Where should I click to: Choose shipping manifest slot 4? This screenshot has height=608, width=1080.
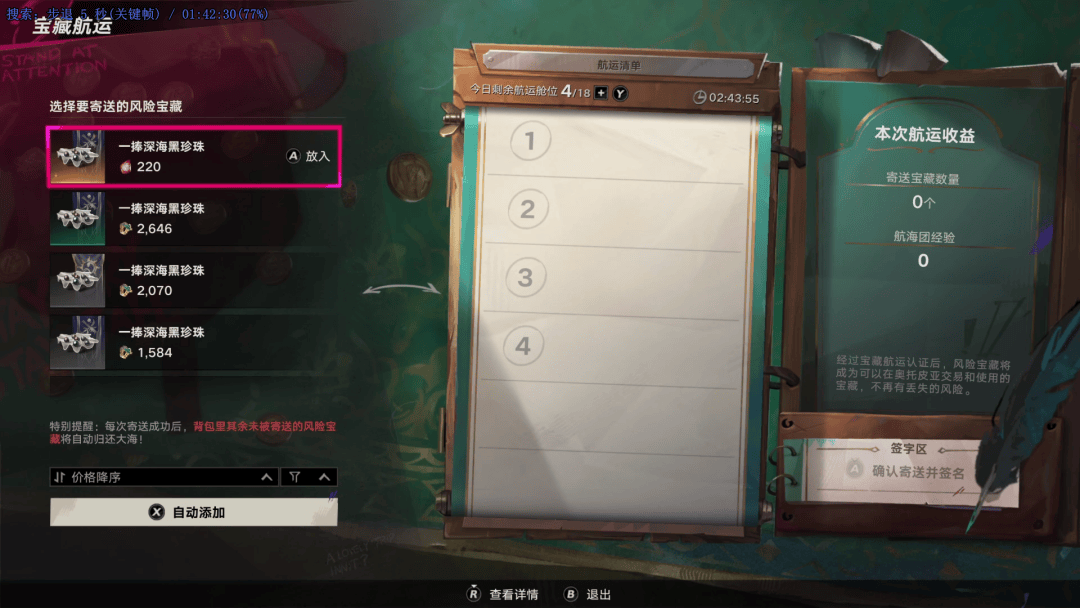[x=613, y=347]
